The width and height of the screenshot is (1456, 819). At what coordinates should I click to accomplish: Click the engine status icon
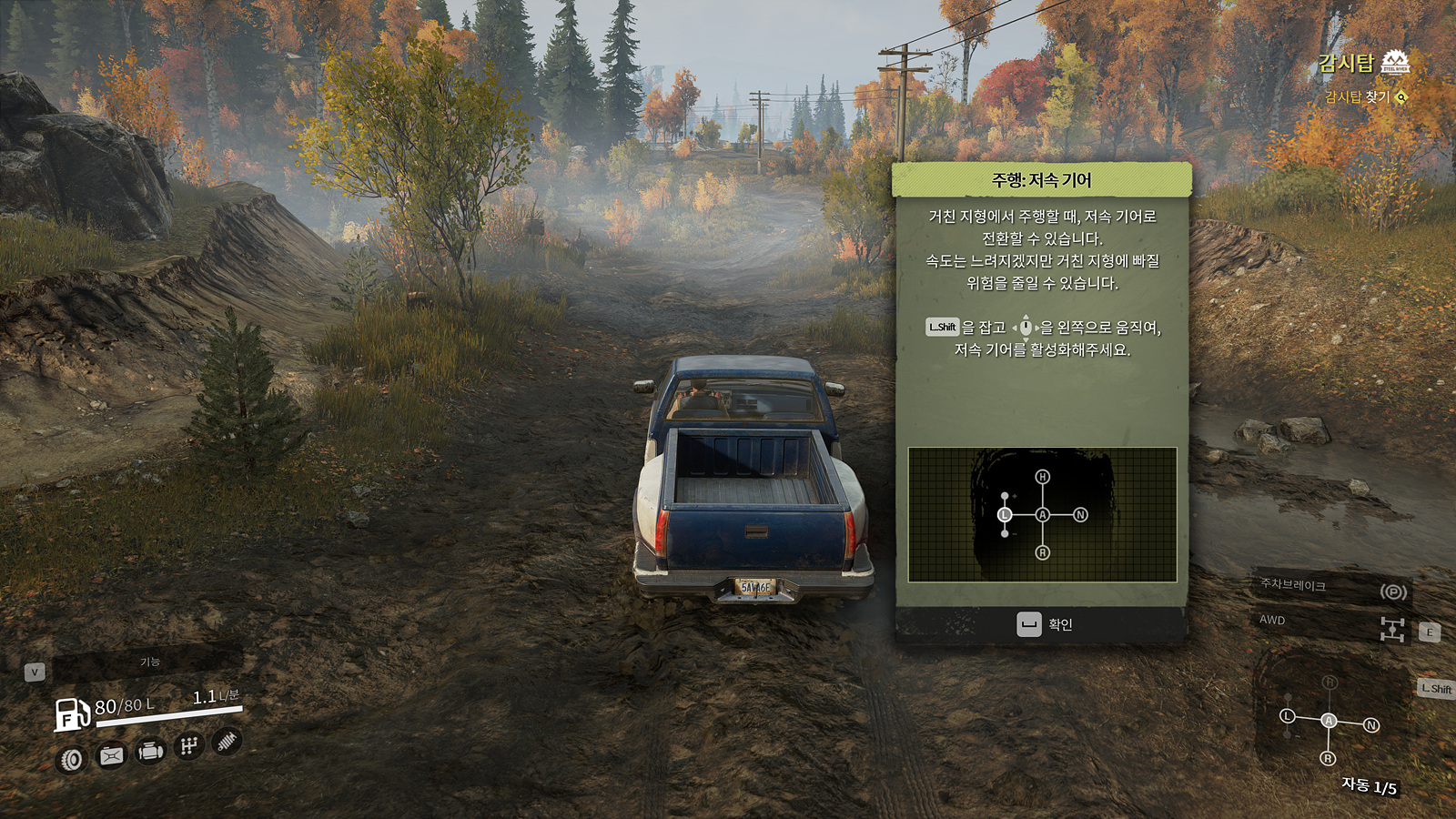coord(150,752)
